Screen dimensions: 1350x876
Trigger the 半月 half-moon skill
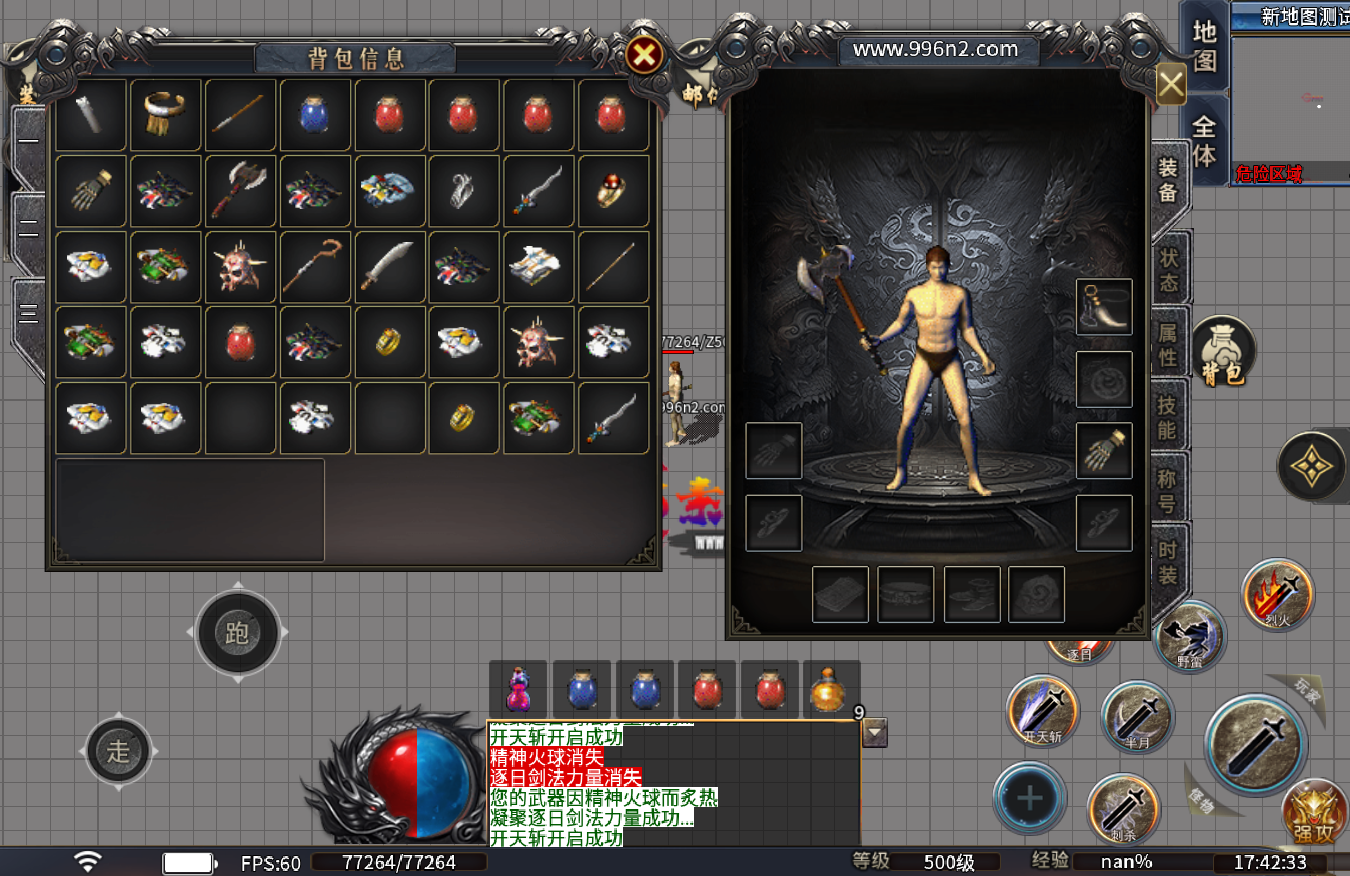point(1137,716)
